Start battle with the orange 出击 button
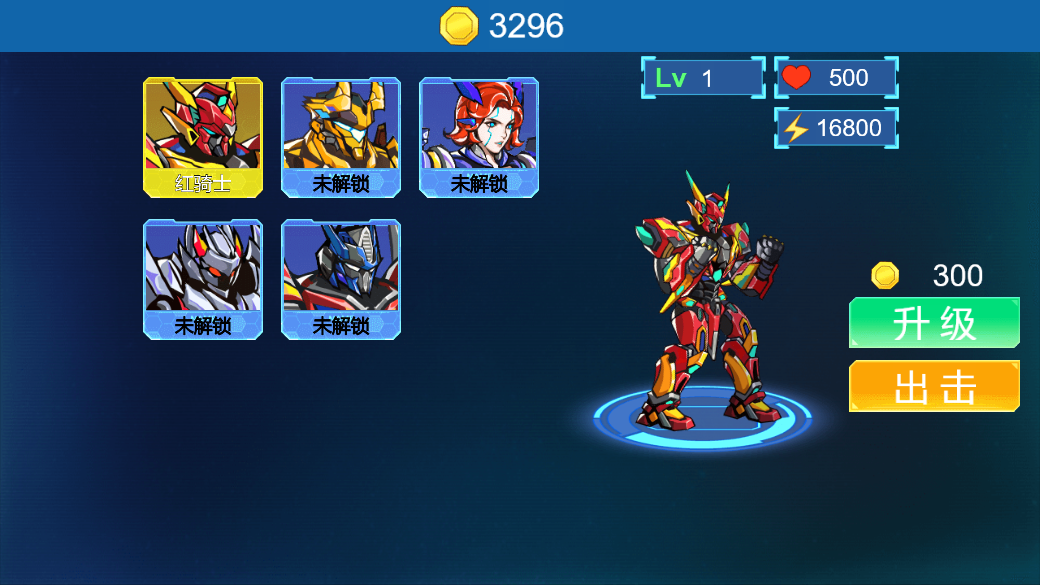 coord(934,386)
